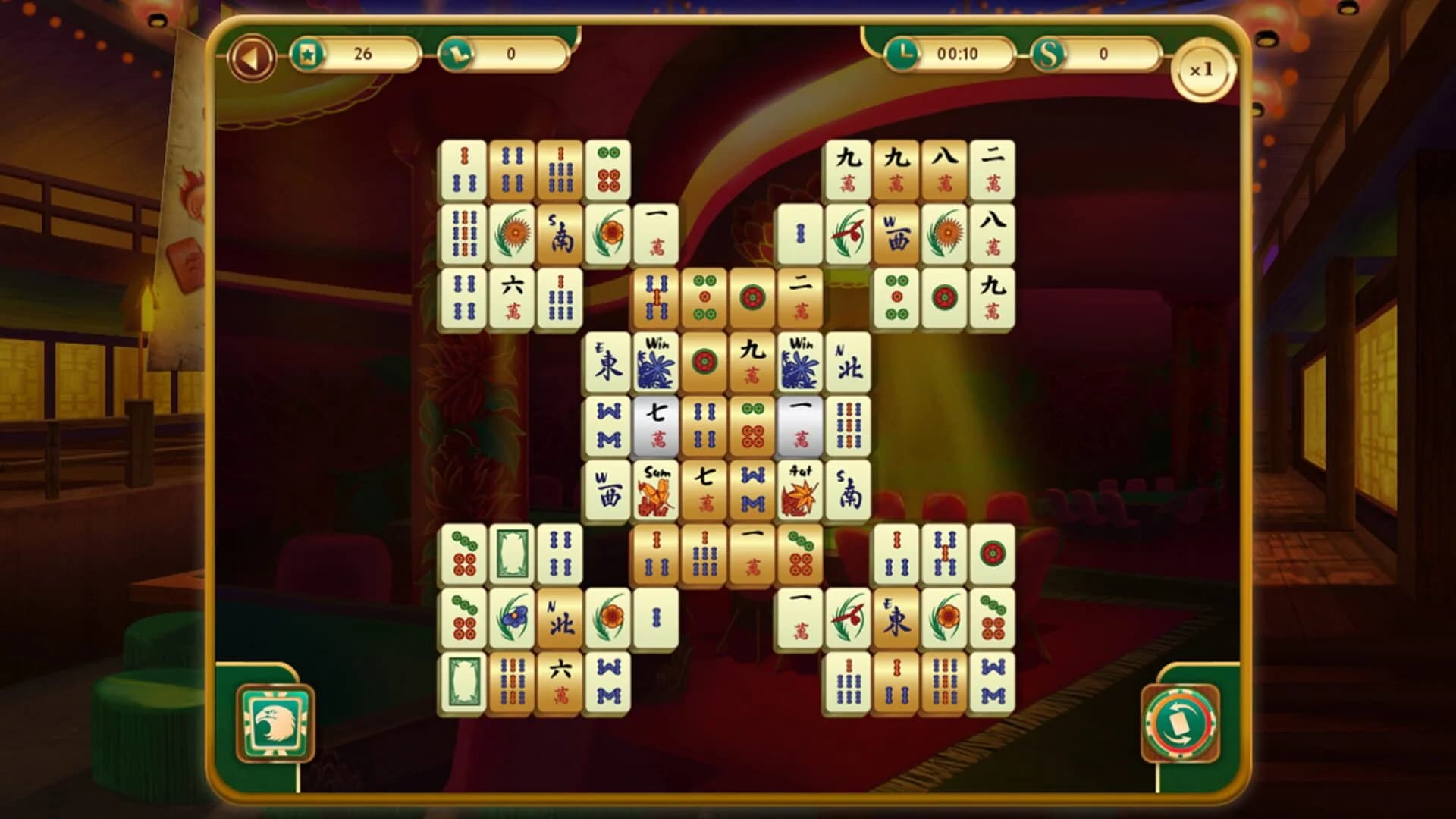Click the shuffle tiles icon bottom-right
The width and height of the screenshot is (1456, 819).
click(1180, 720)
